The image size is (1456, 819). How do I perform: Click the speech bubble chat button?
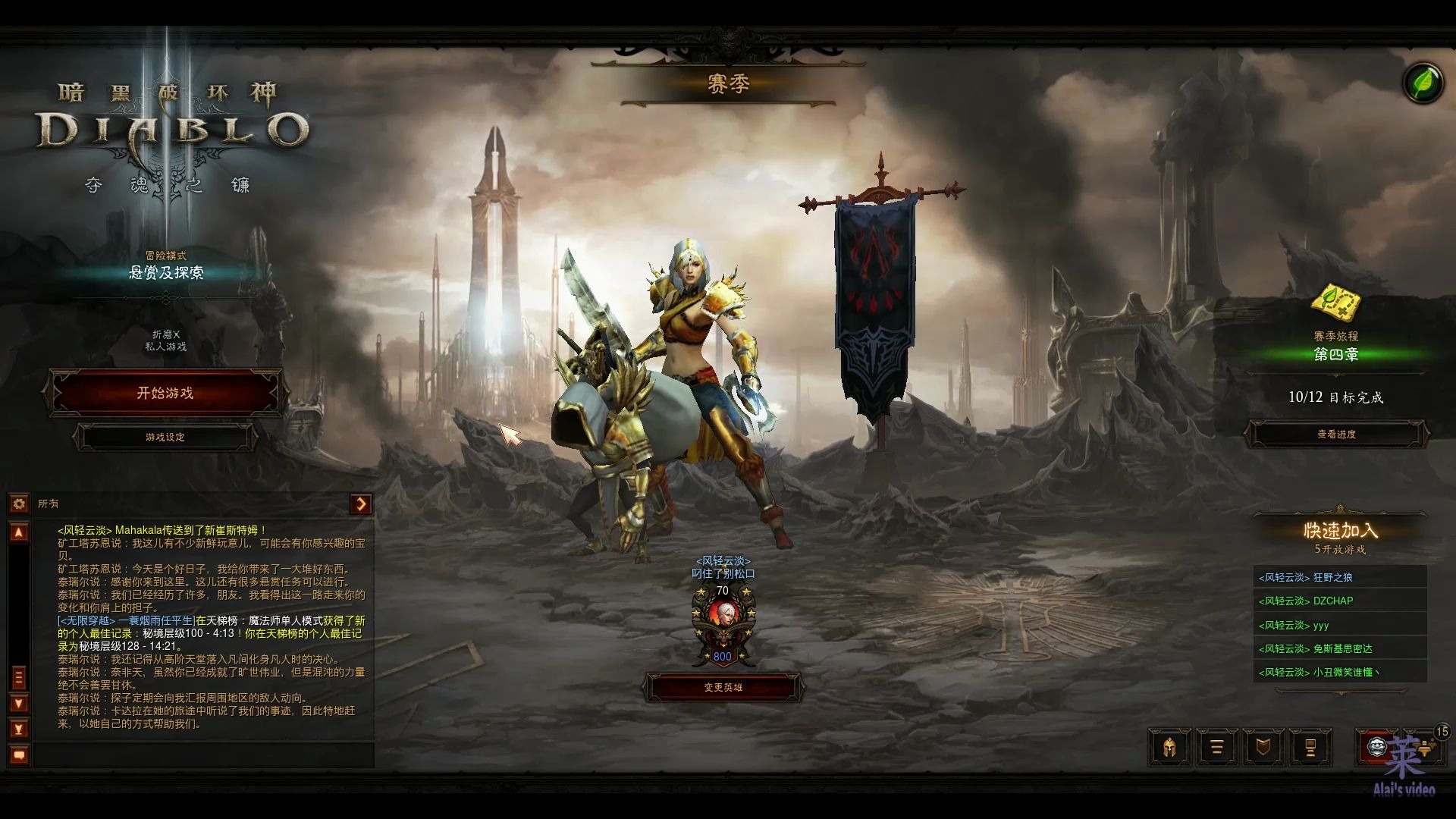[x=20, y=755]
